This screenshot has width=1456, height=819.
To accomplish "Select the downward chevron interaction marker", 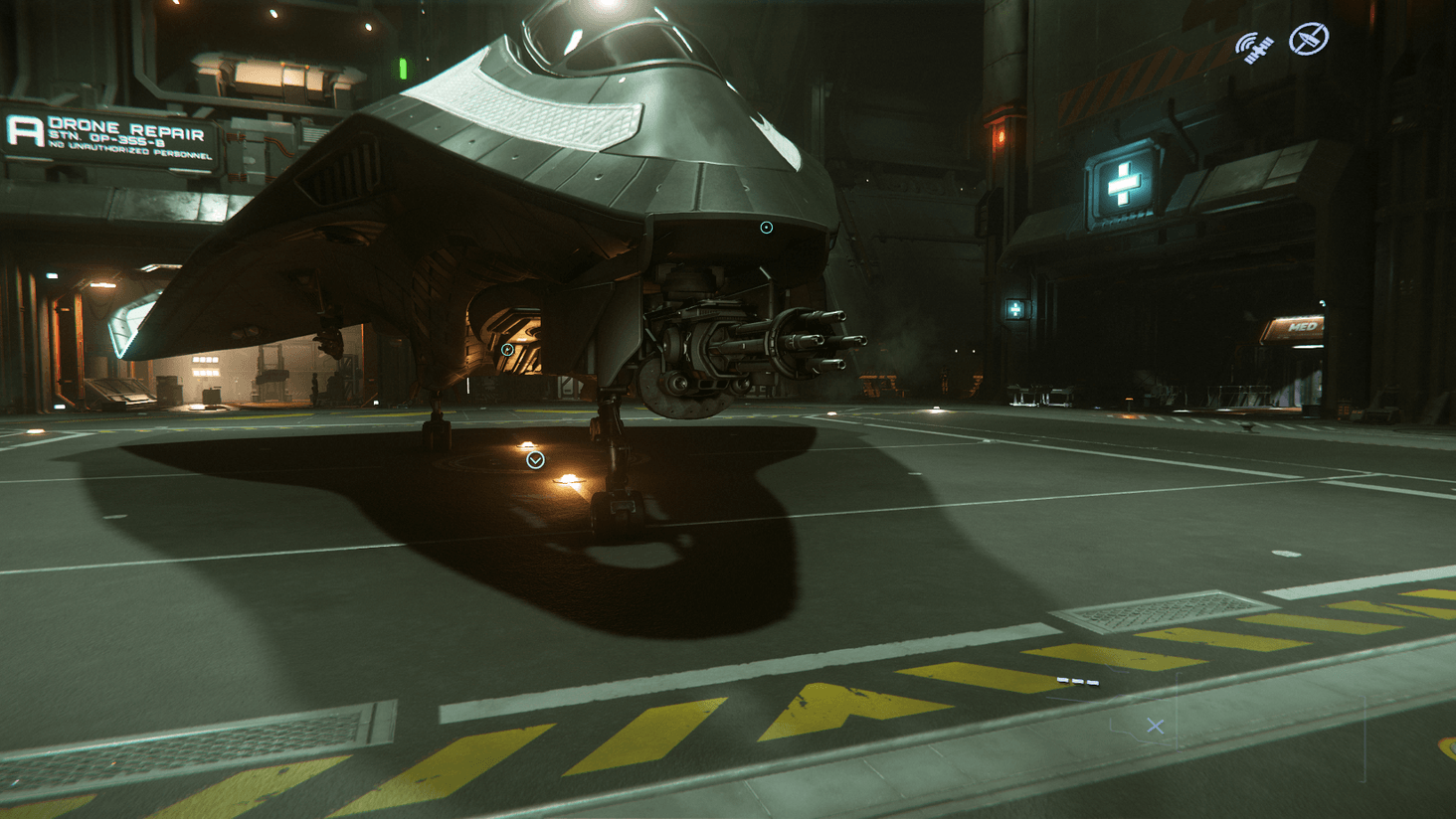I will coord(535,460).
